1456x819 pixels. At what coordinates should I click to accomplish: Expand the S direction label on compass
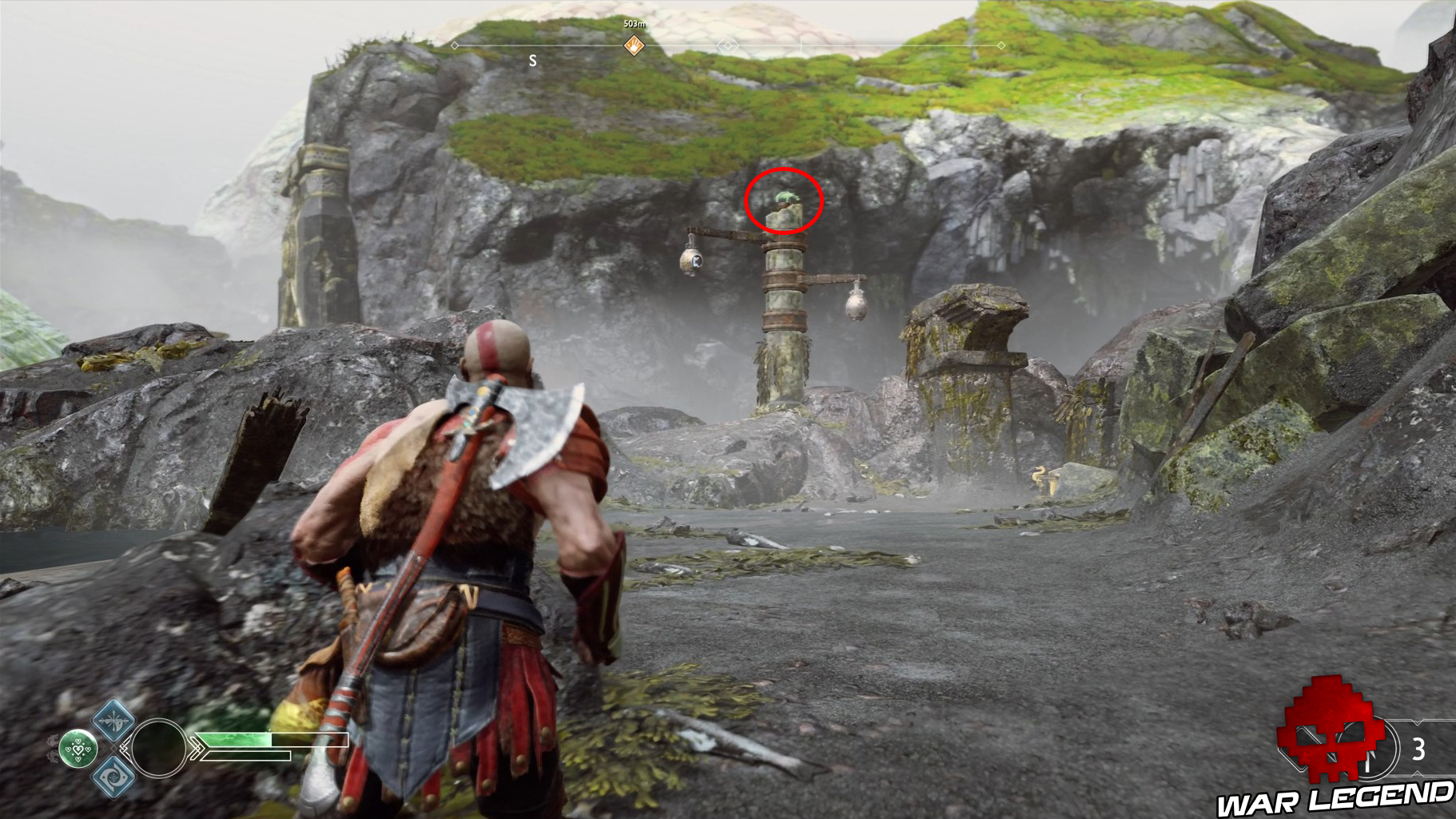click(533, 60)
